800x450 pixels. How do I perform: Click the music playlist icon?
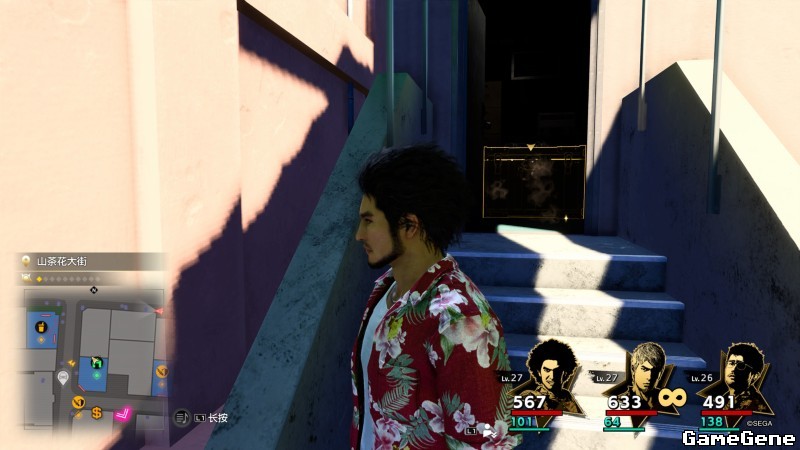click(182, 416)
